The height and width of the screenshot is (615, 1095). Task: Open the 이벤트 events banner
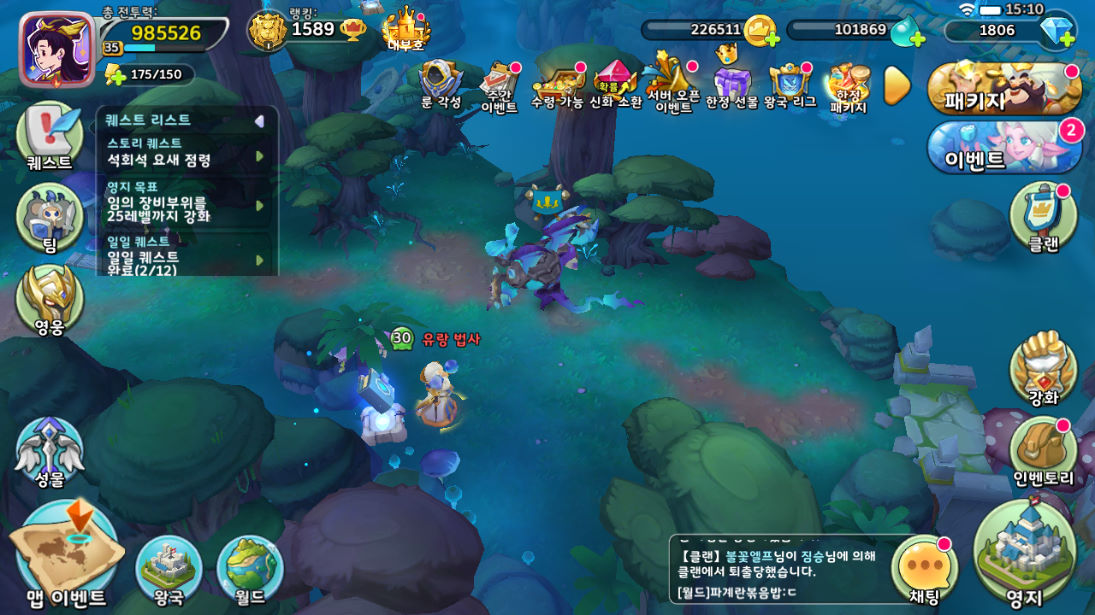(x=1004, y=147)
